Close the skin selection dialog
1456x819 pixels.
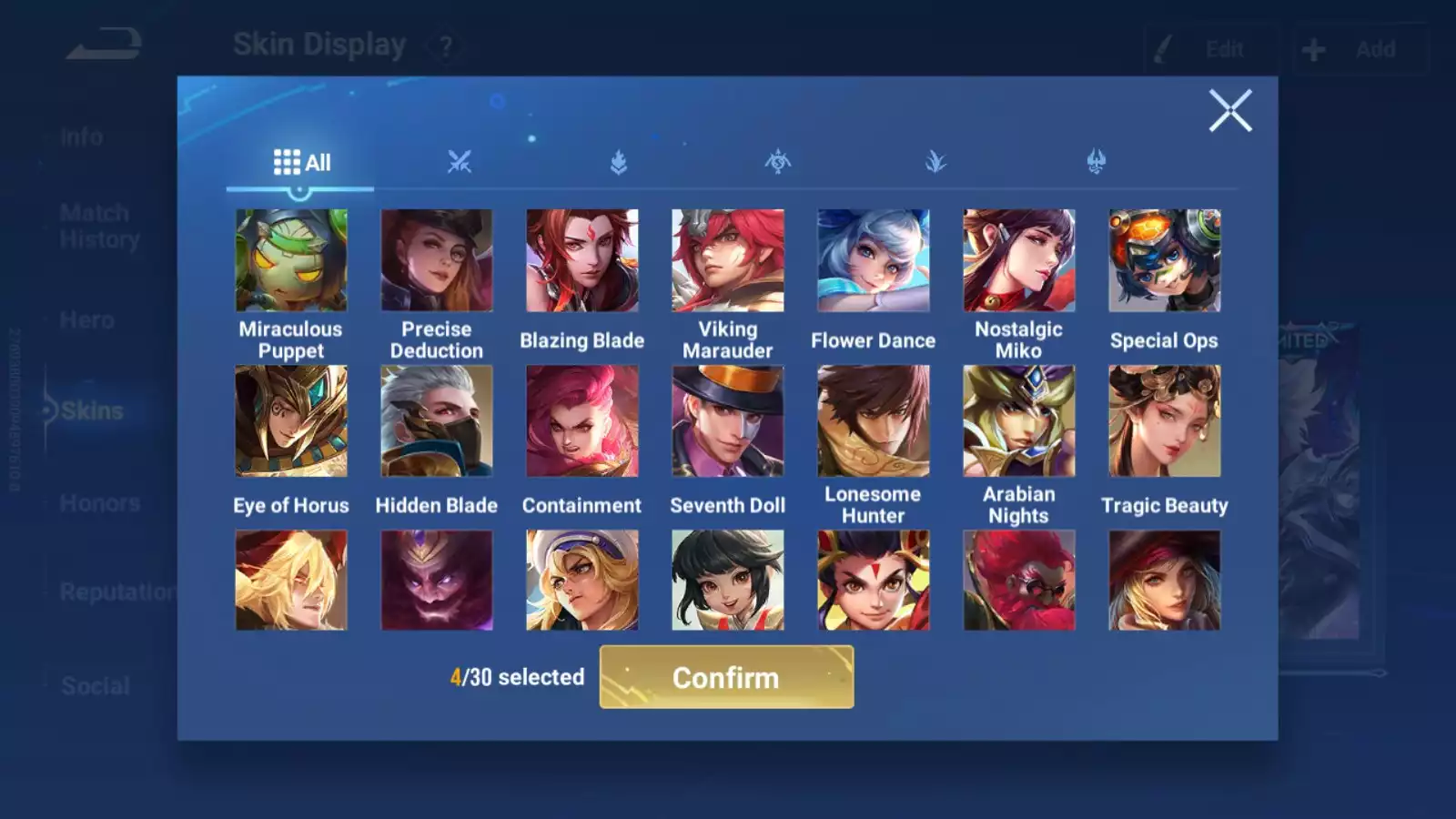coord(1230,111)
